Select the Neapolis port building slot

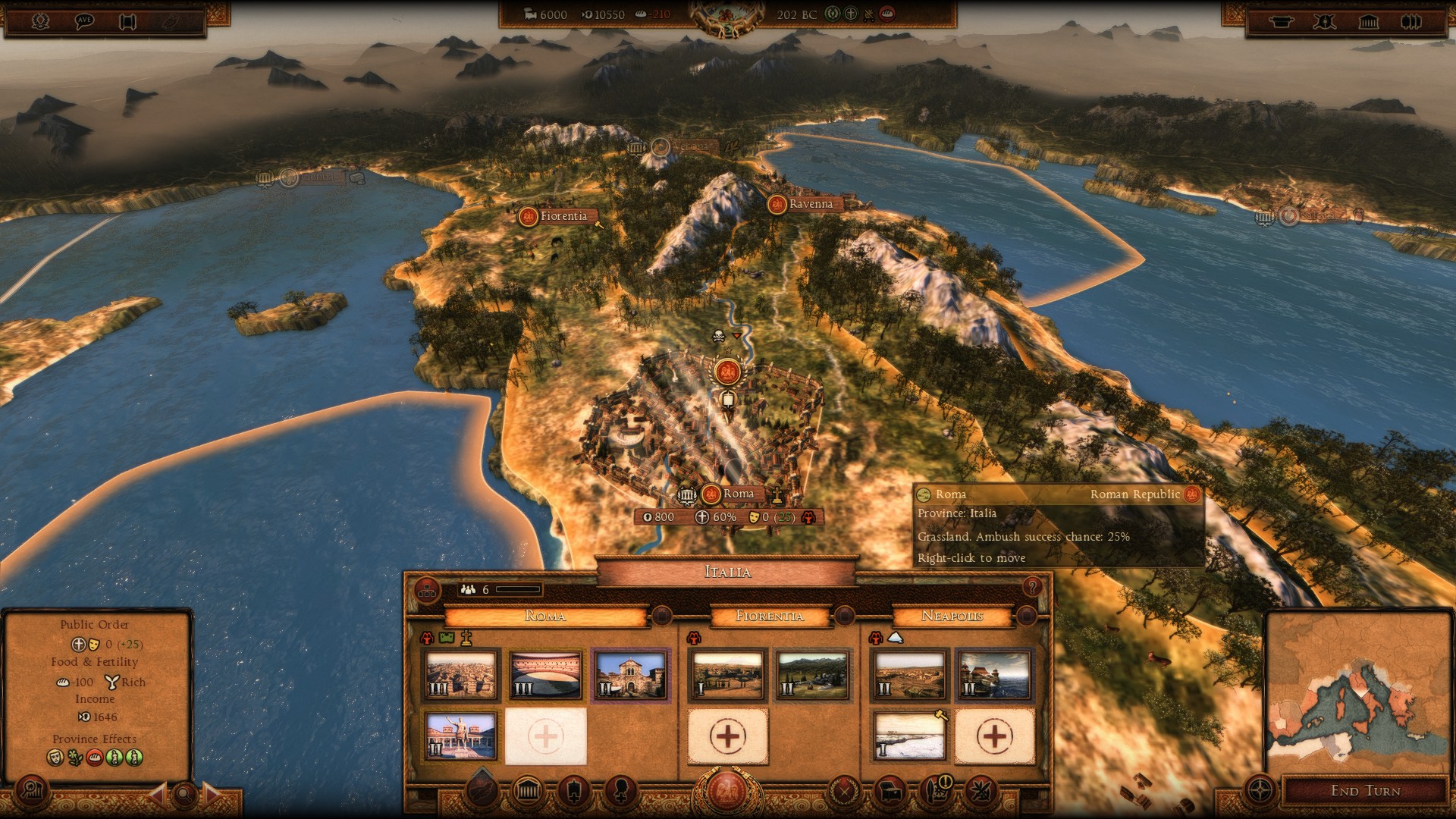pos(994,674)
